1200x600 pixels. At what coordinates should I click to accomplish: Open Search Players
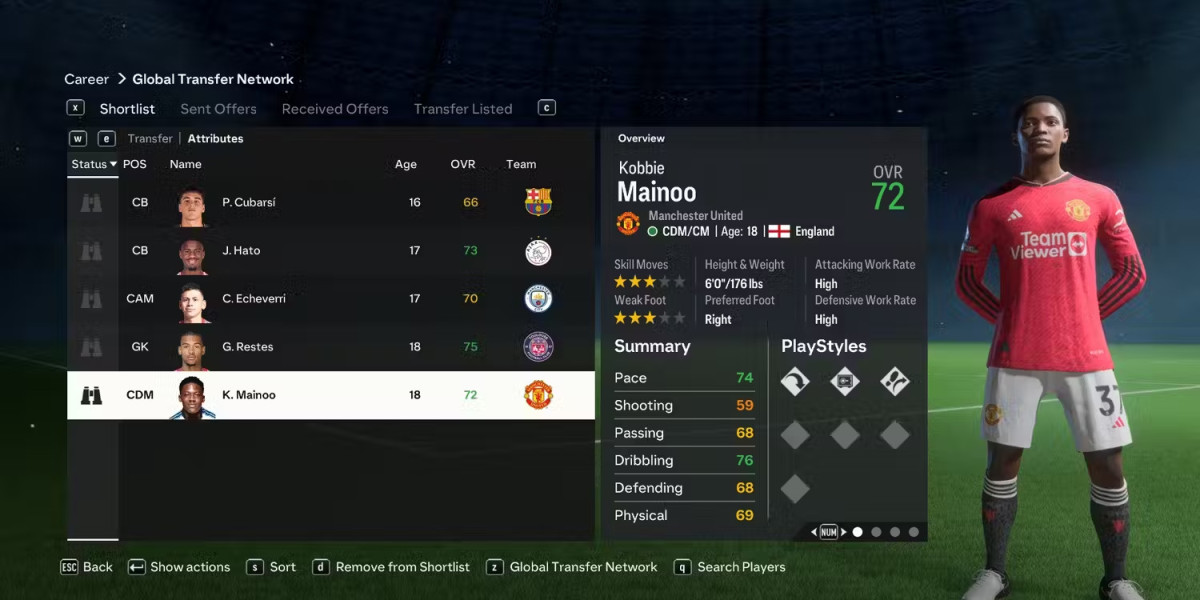[x=730, y=567]
